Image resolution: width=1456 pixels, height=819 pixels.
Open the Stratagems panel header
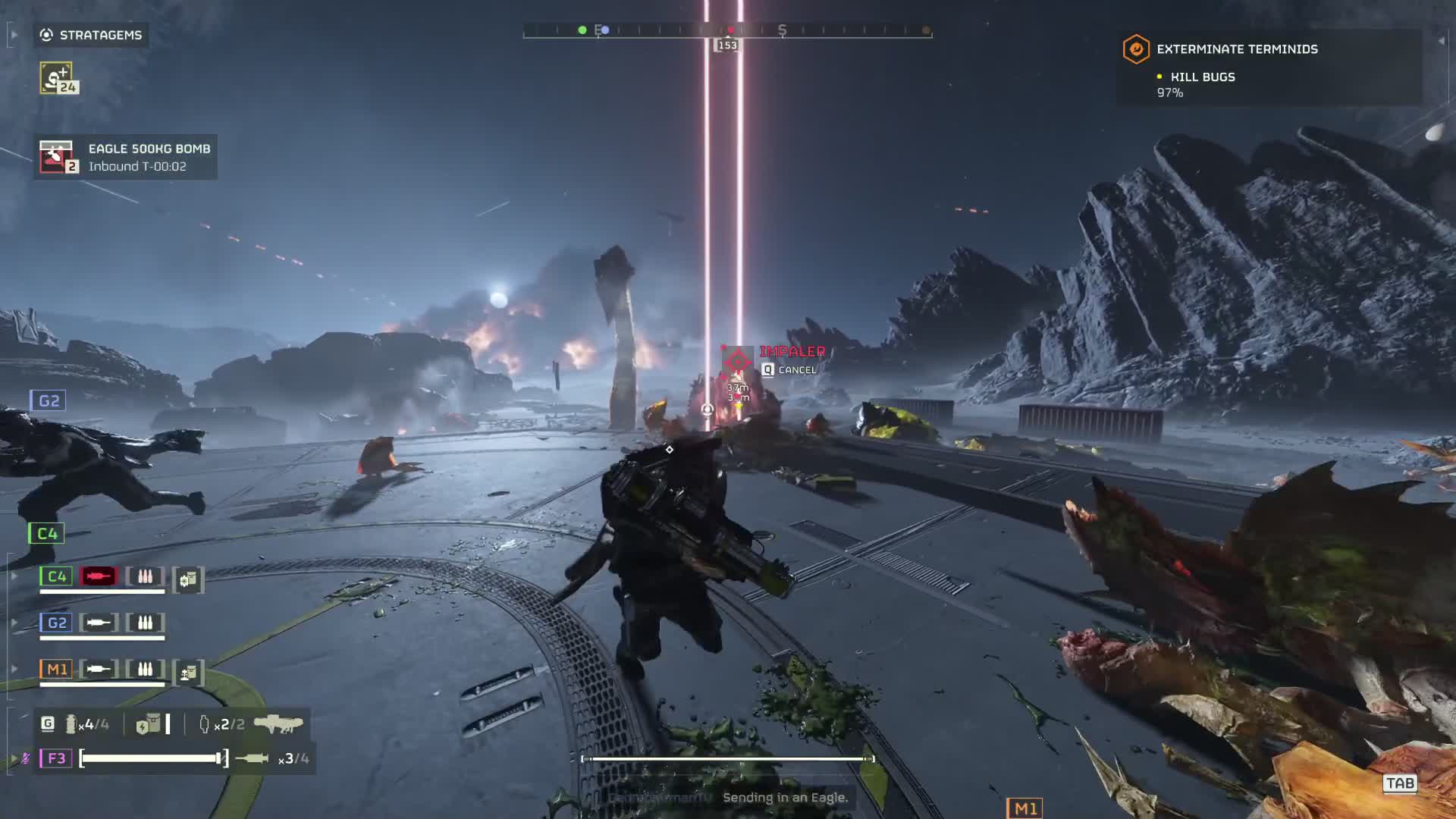click(91, 35)
